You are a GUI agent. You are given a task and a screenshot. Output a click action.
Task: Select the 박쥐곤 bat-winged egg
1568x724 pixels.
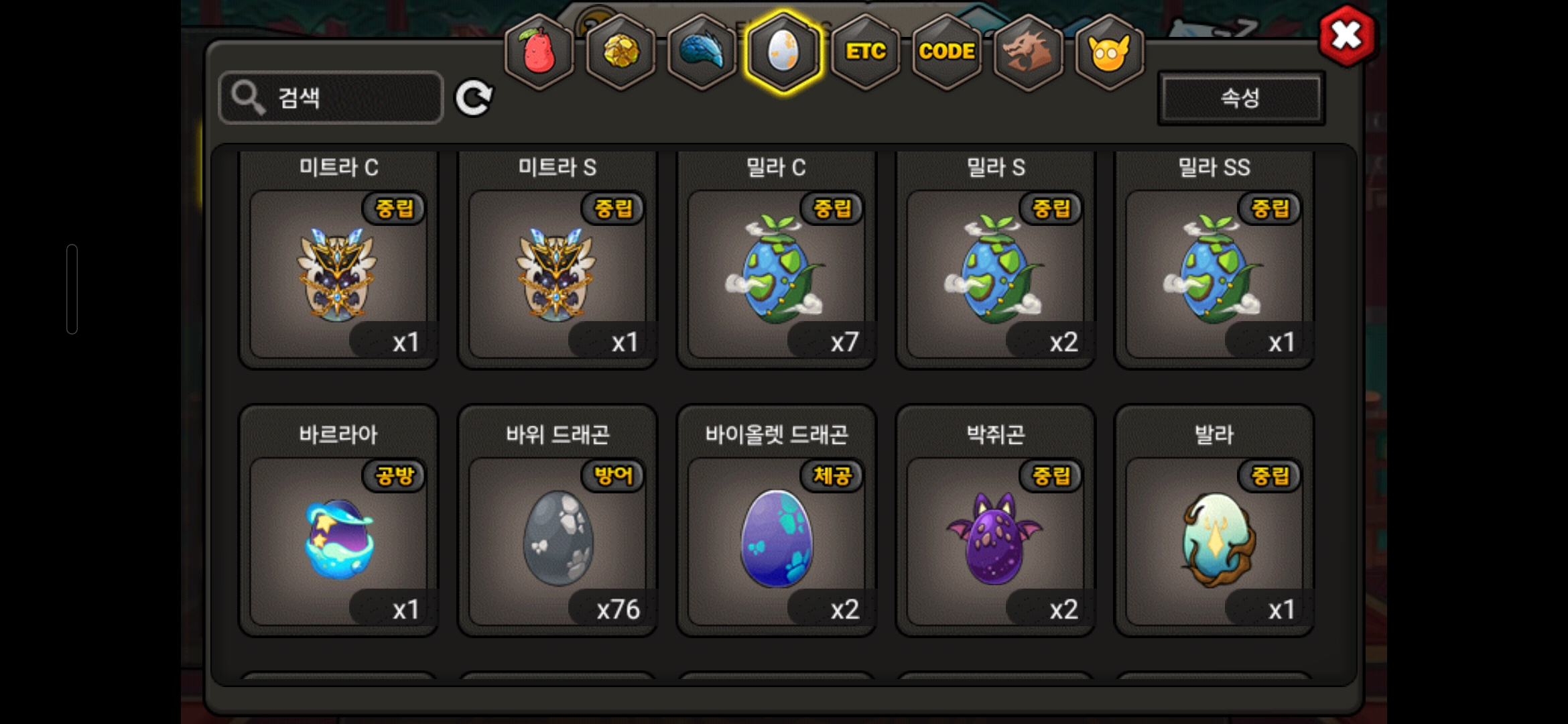click(995, 540)
